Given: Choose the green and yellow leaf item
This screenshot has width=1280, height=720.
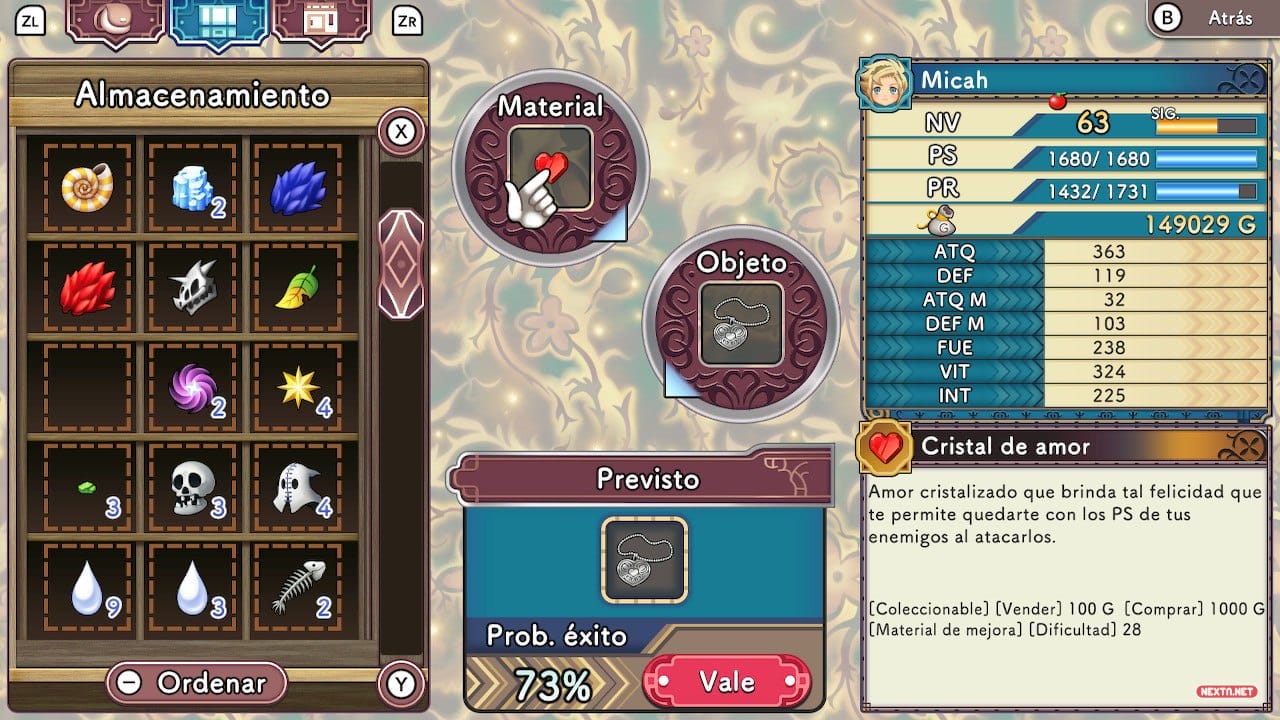Looking at the screenshot, I should coord(299,289).
